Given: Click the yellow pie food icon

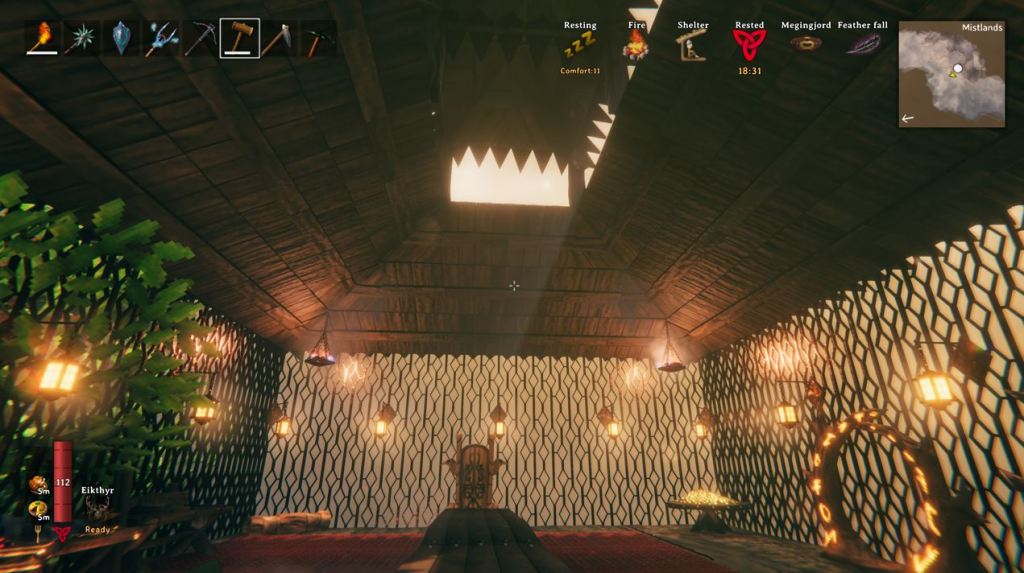Looking at the screenshot, I should pyautogui.click(x=40, y=510).
